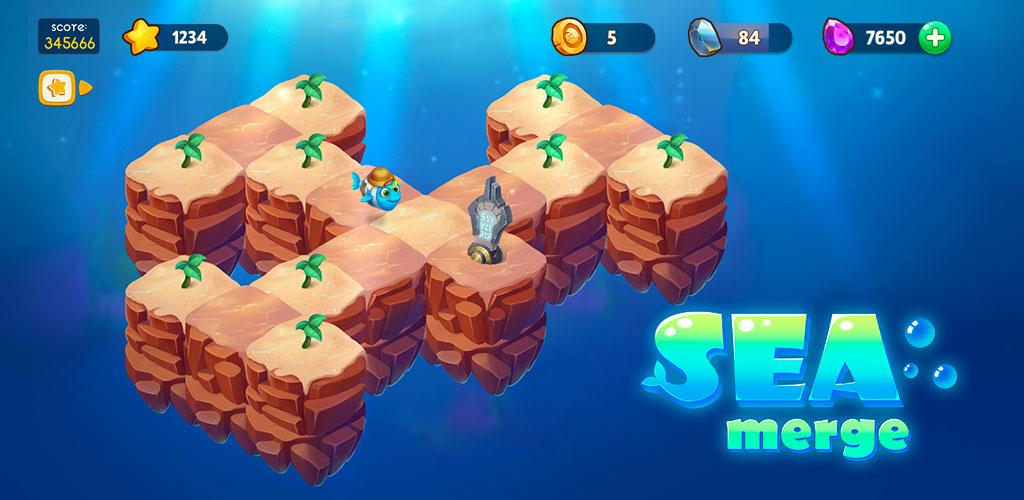Tap the gold coin currency icon
Screen dimensions: 1024x500
[568, 38]
